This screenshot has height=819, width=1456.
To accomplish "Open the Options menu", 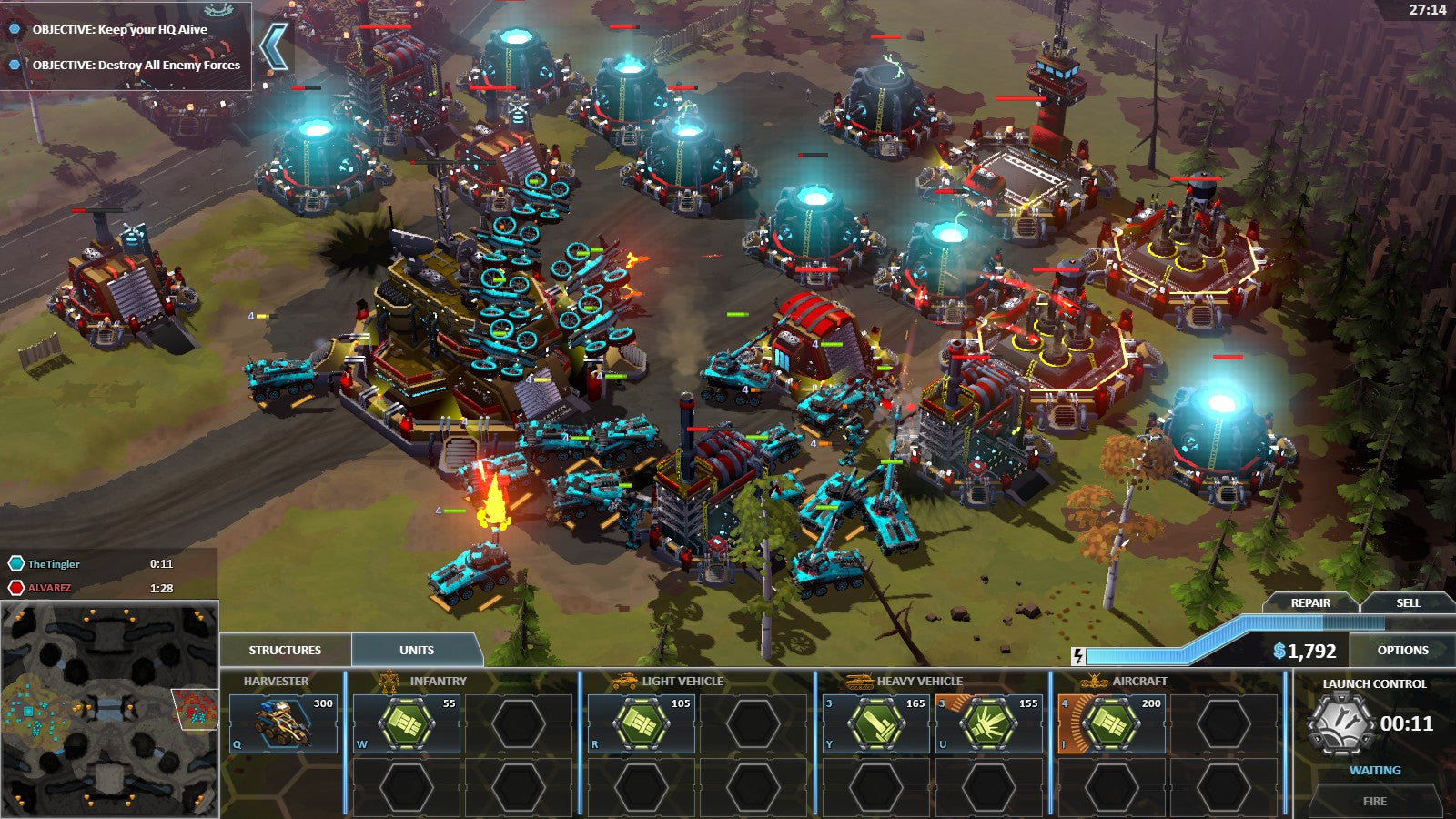I will (x=1402, y=650).
